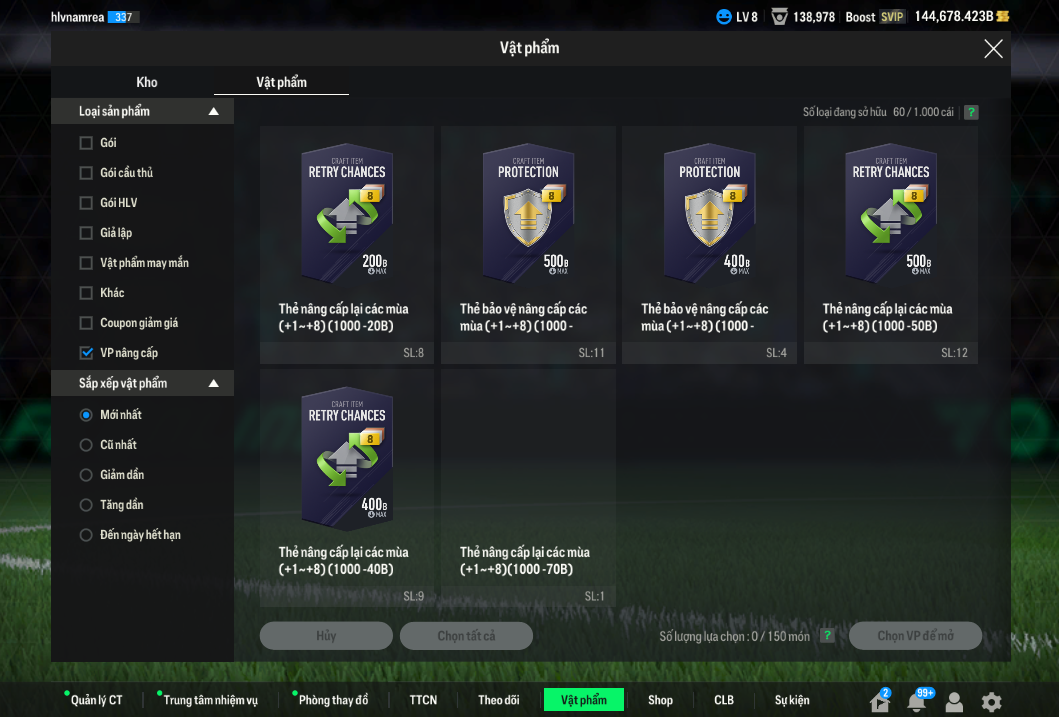Tick the Gói HLV filter checkbox

click(86, 203)
